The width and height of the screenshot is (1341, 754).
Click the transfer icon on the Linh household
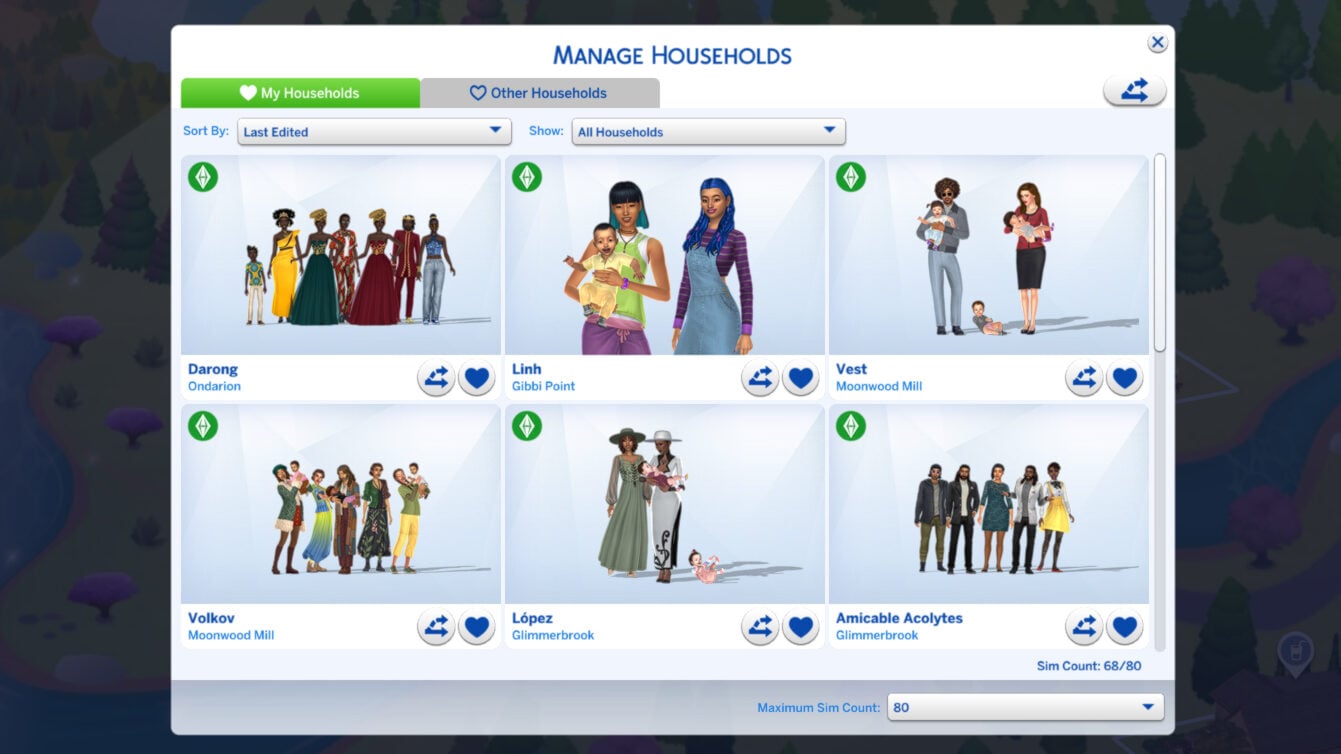tap(760, 377)
